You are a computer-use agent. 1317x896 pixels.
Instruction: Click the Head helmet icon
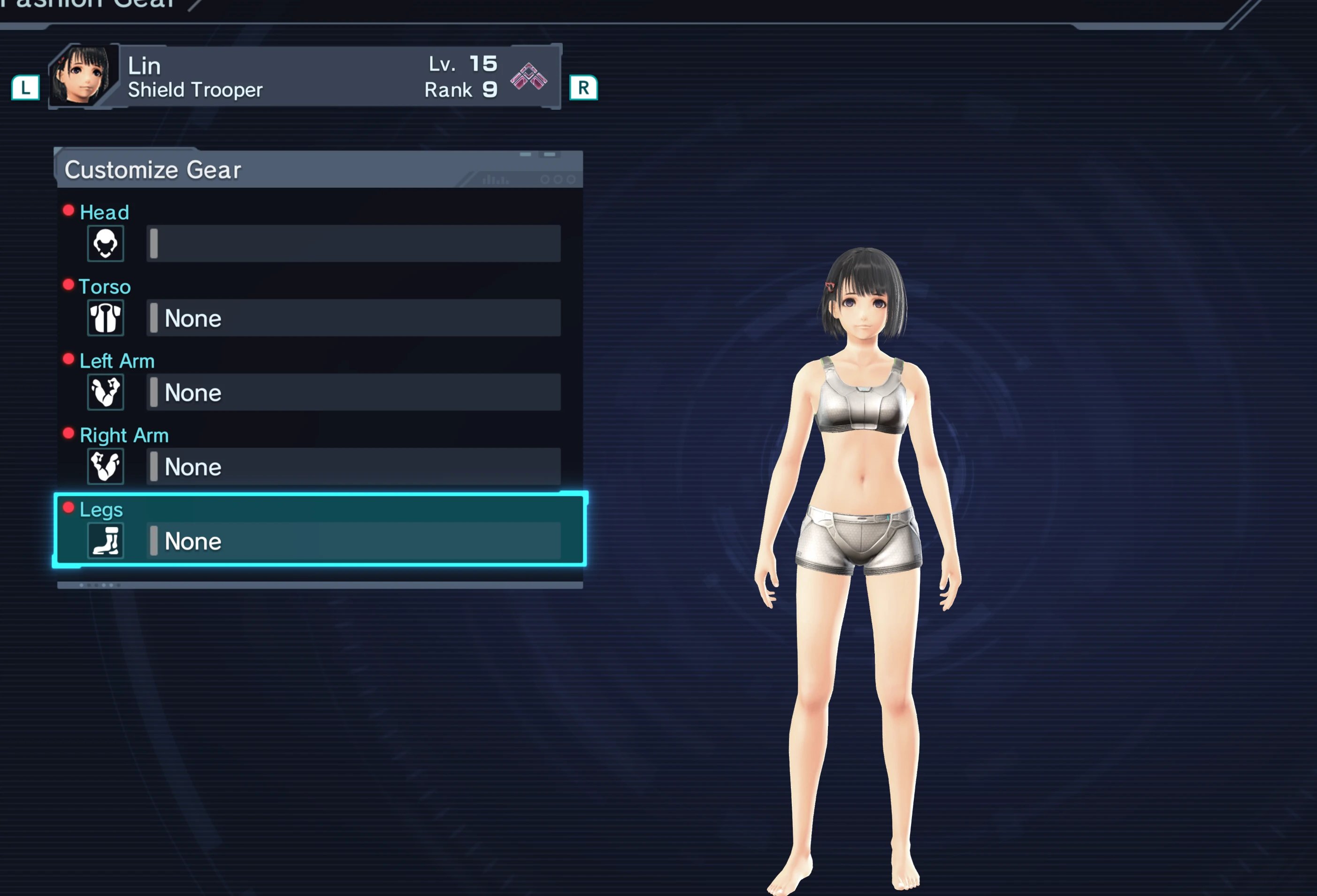tap(106, 243)
